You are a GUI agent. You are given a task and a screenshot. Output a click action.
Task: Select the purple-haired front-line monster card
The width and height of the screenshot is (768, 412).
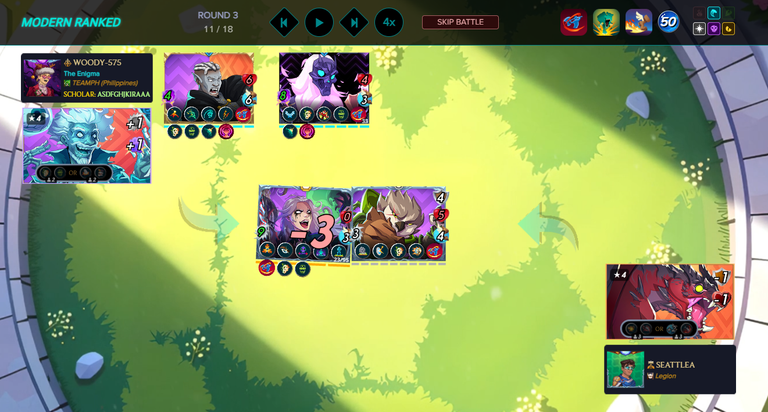(x=304, y=224)
